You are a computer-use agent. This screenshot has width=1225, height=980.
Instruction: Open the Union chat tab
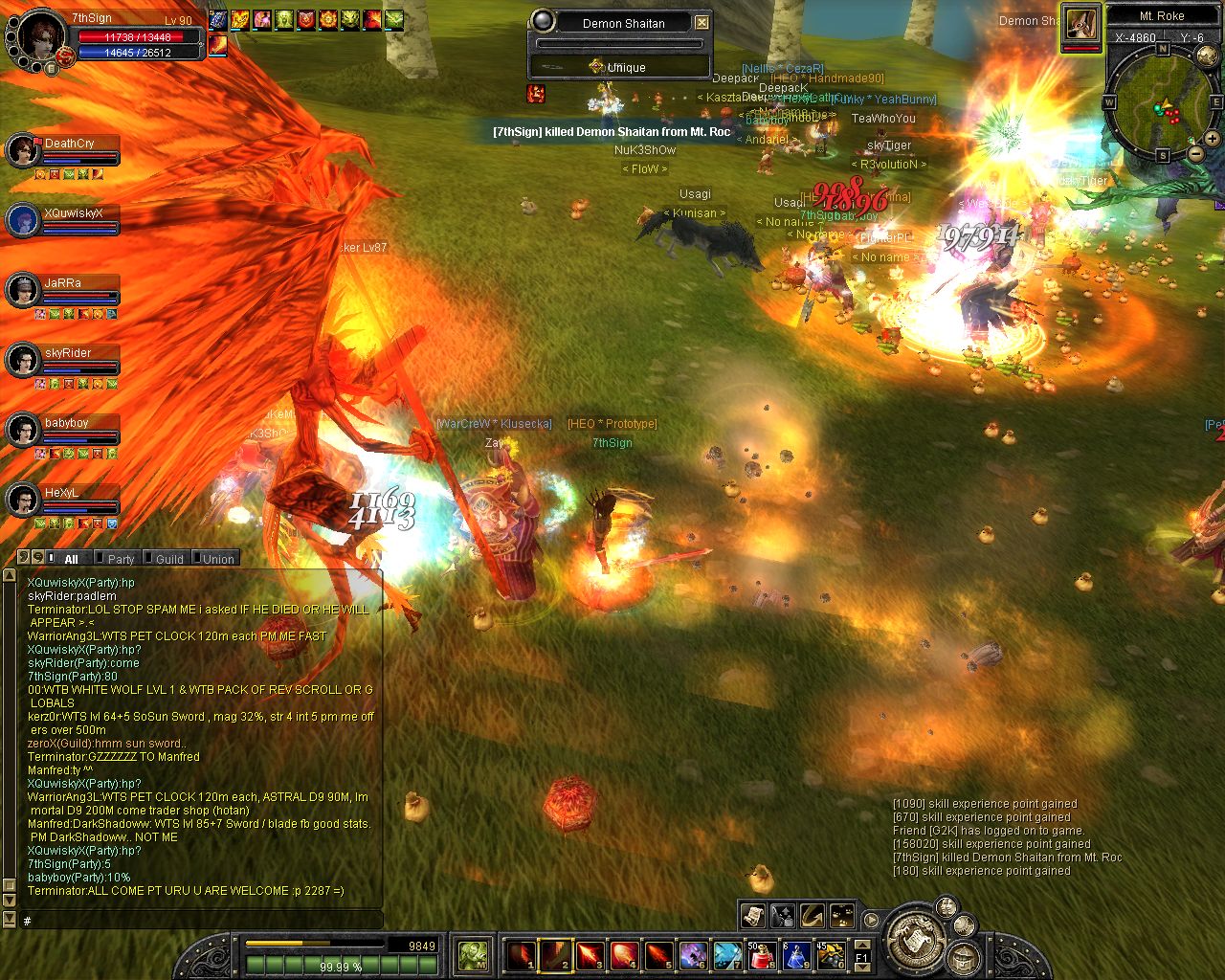[x=217, y=559]
